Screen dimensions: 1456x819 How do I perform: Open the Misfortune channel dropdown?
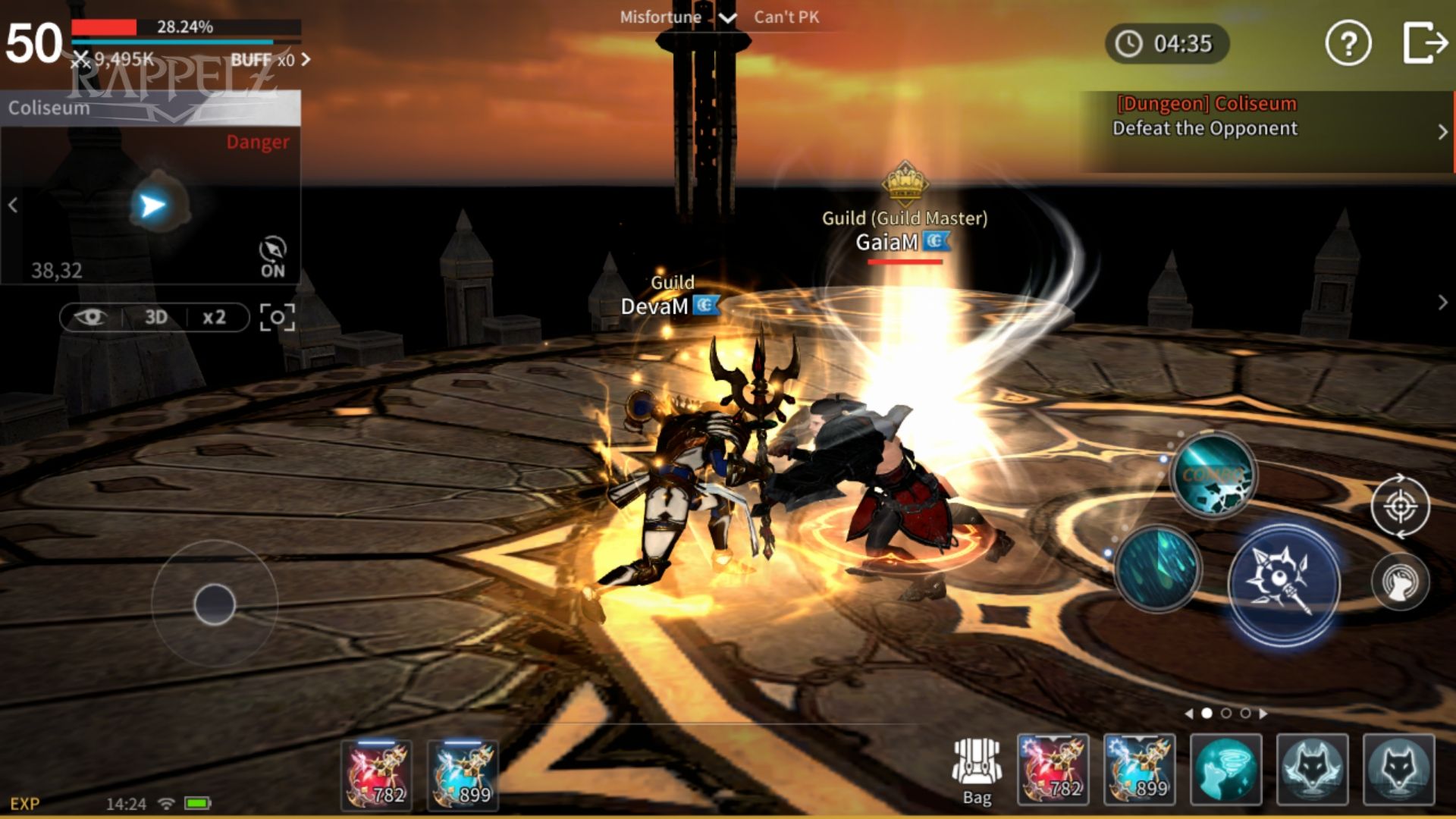[x=726, y=17]
